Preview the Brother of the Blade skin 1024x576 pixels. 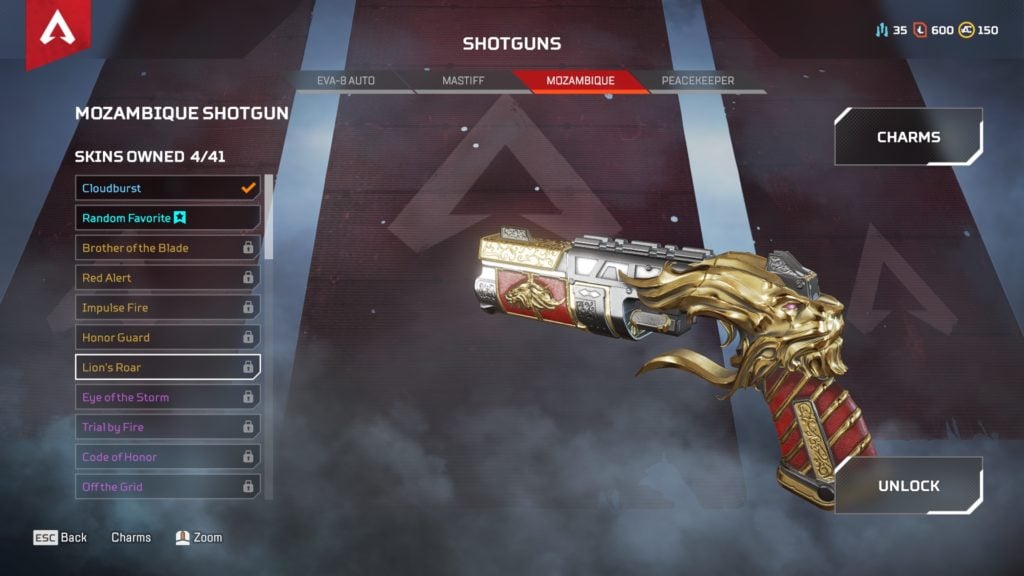click(168, 248)
